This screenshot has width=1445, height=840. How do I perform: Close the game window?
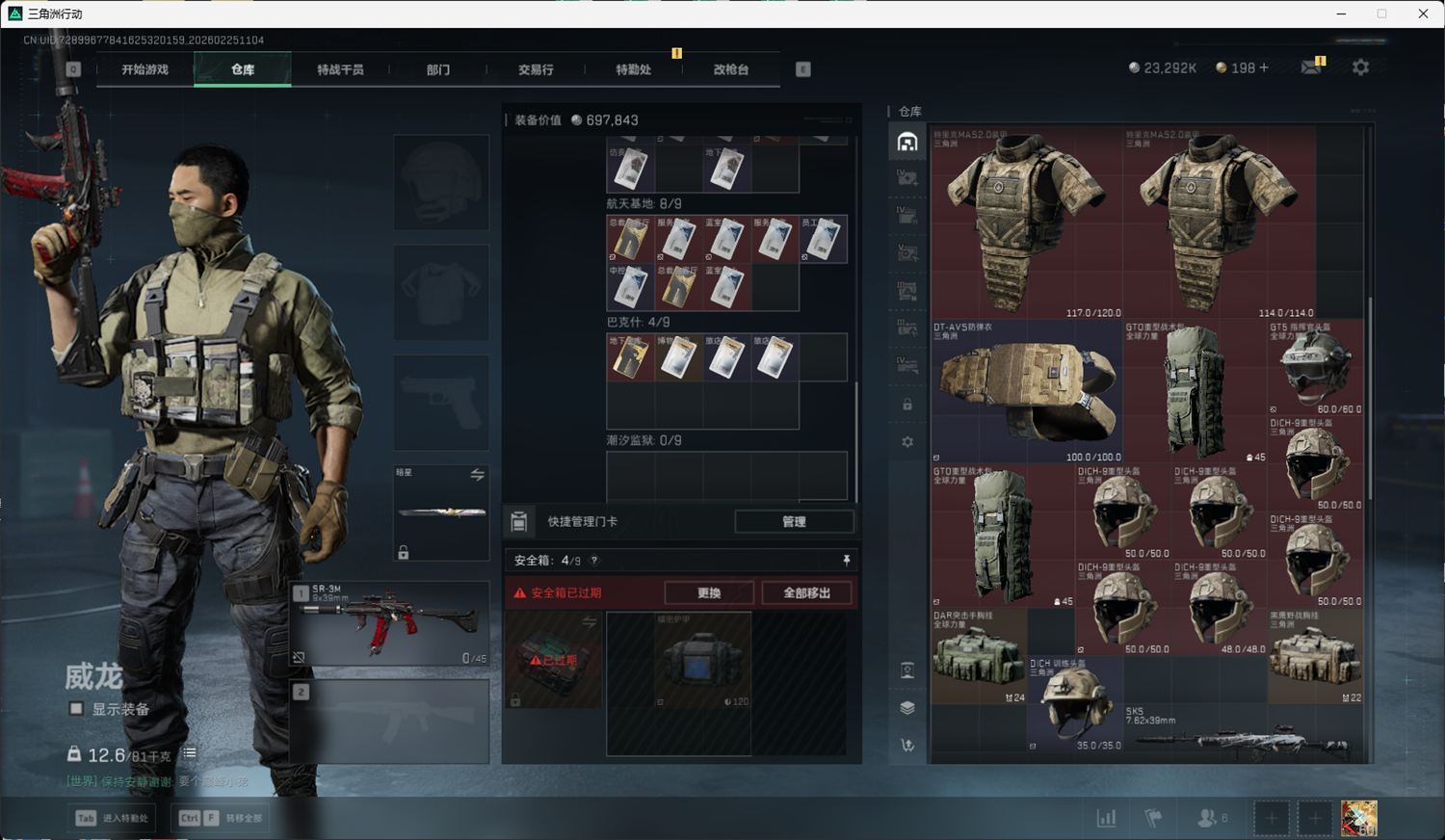(1423, 13)
